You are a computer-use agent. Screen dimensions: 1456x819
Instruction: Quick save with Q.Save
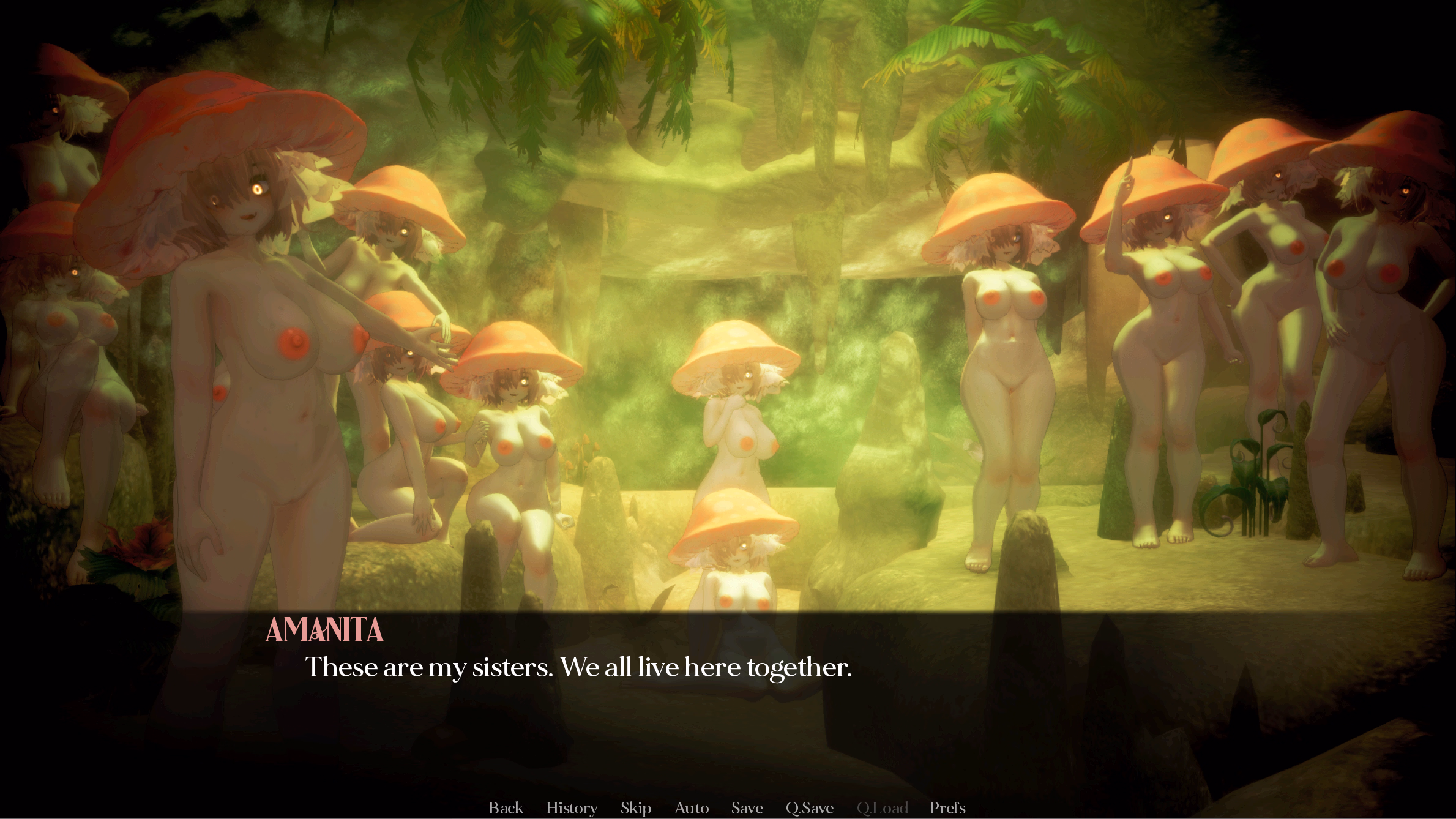(x=809, y=808)
